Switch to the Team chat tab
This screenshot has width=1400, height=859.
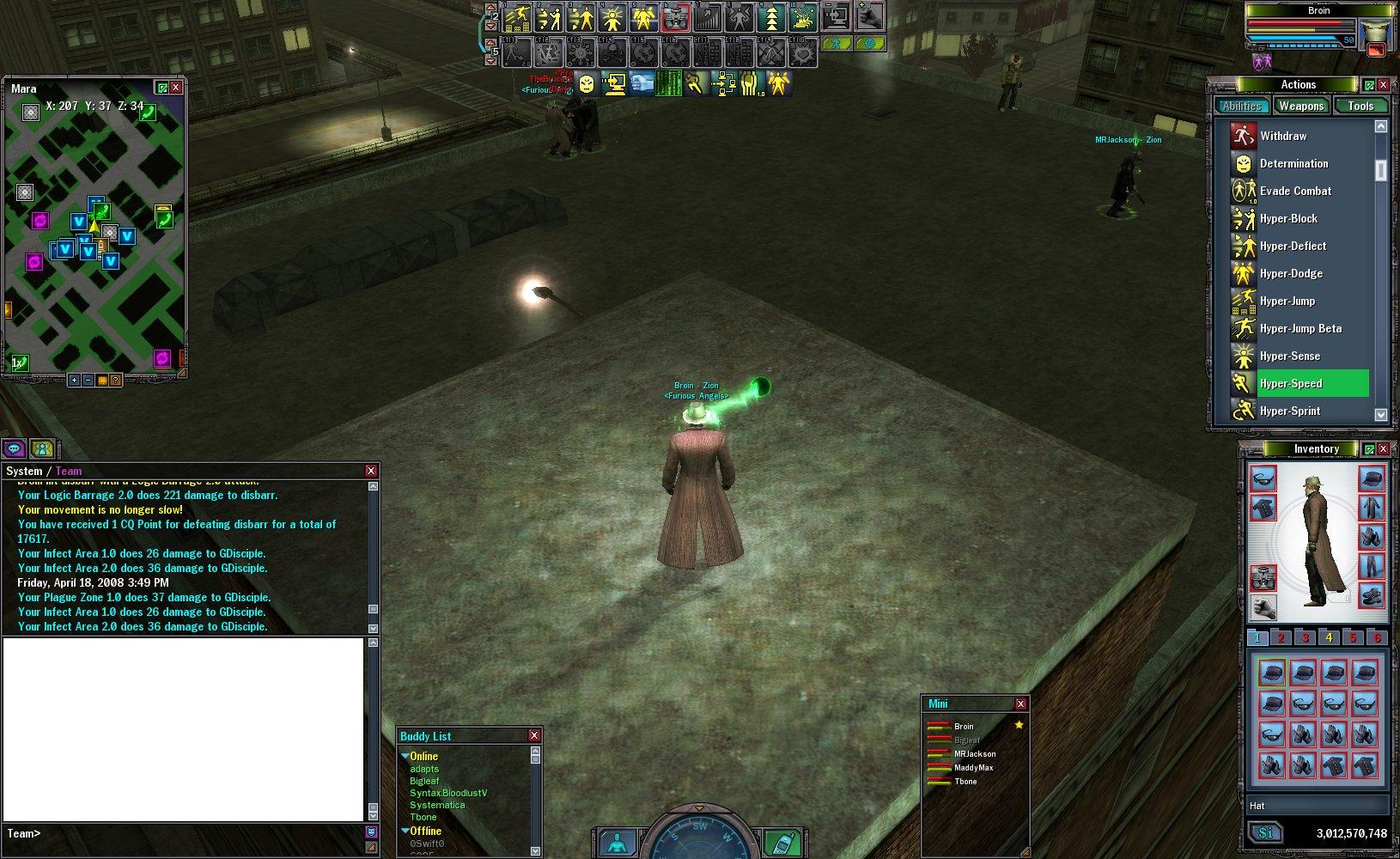click(69, 471)
